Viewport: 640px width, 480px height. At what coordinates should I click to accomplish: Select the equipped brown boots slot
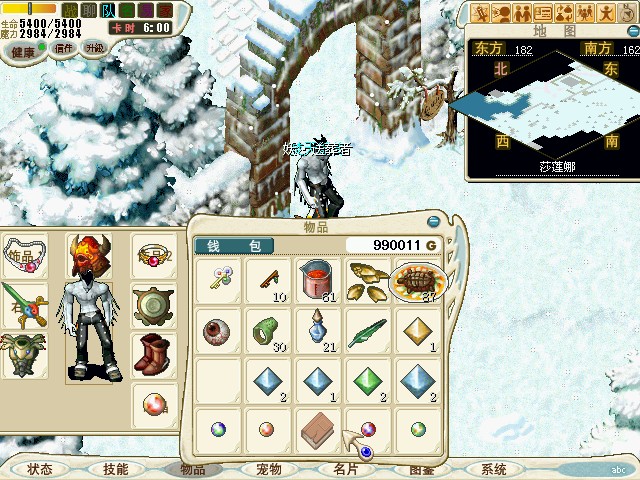pos(155,353)
